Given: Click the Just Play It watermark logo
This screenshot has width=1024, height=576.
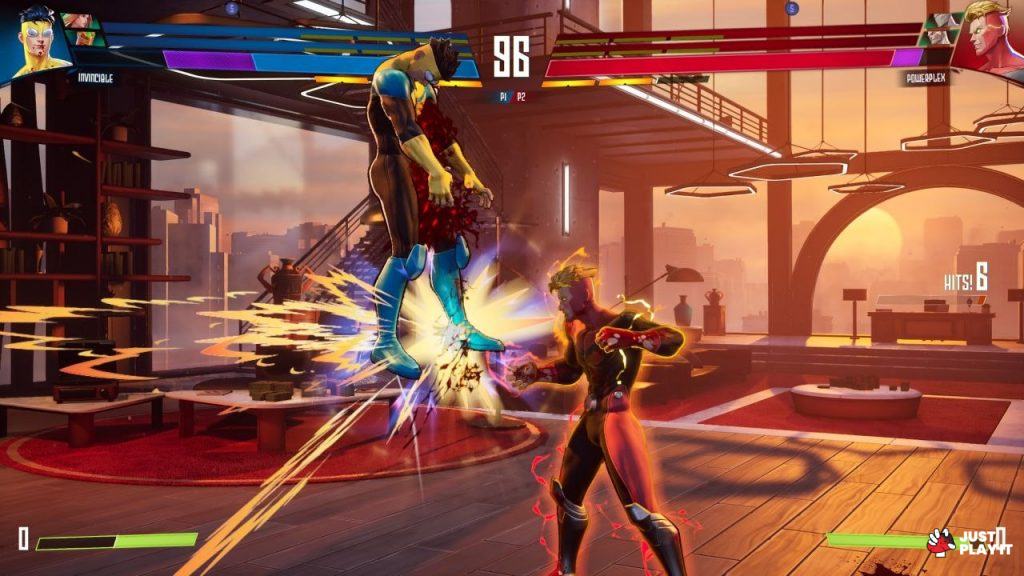Looking at the screenshot, I should (x=969, y=542).
